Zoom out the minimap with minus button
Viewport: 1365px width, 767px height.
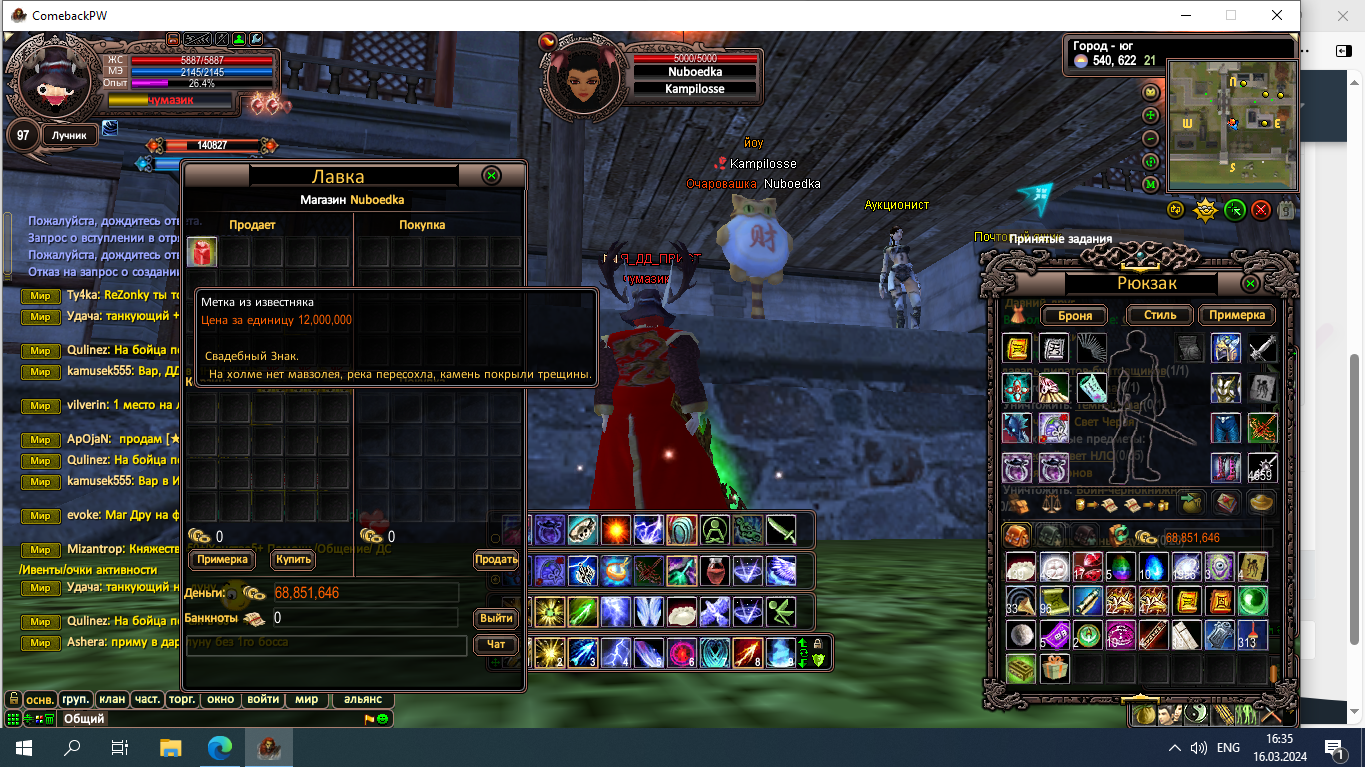[1150, 138]
